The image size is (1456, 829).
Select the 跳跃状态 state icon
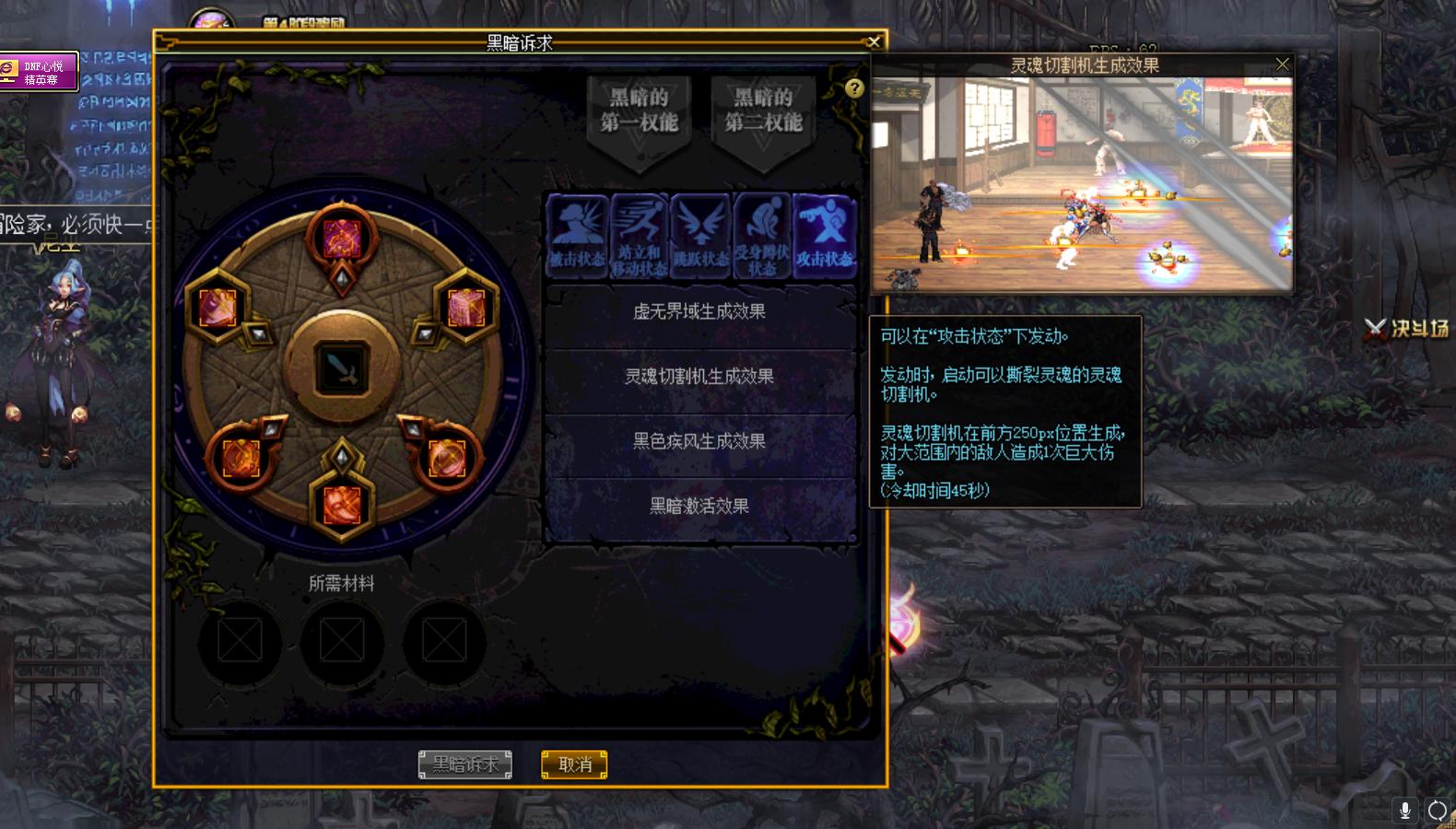point(700,233)
